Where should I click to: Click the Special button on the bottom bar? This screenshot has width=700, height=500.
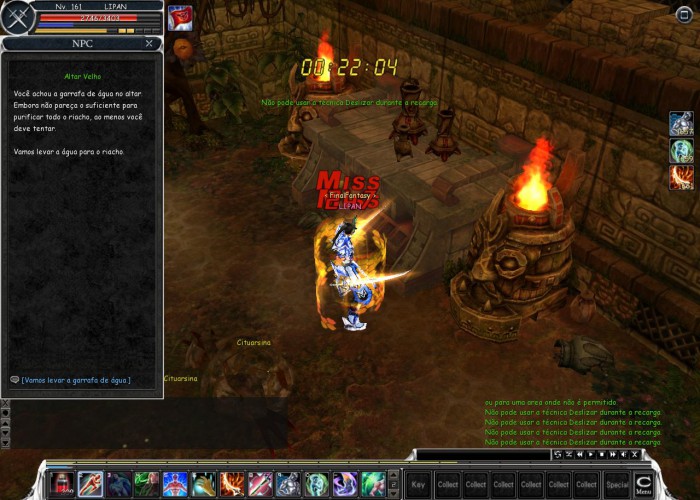click(x=617, y=484)
